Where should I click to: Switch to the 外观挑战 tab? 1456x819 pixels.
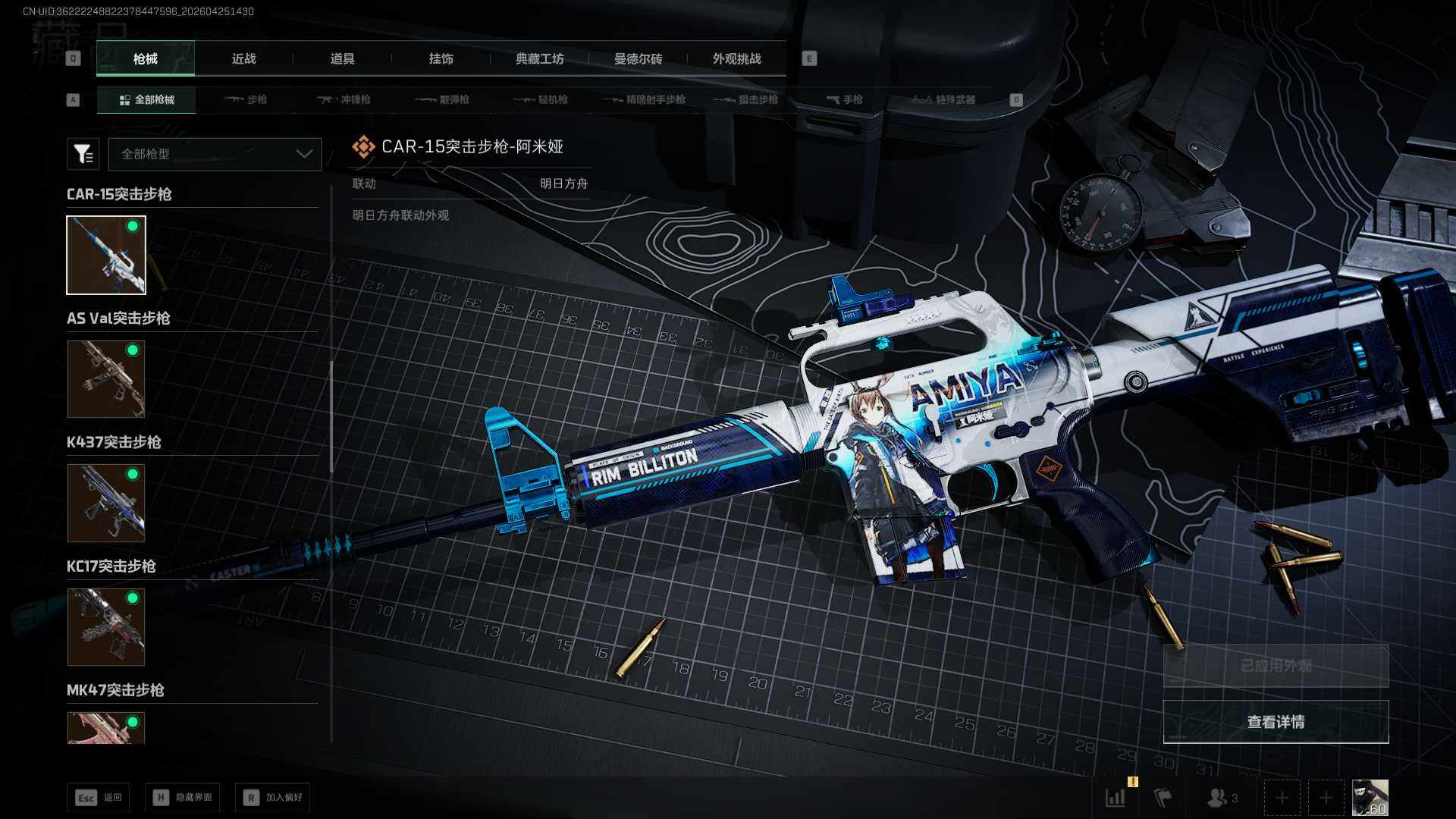736,58
